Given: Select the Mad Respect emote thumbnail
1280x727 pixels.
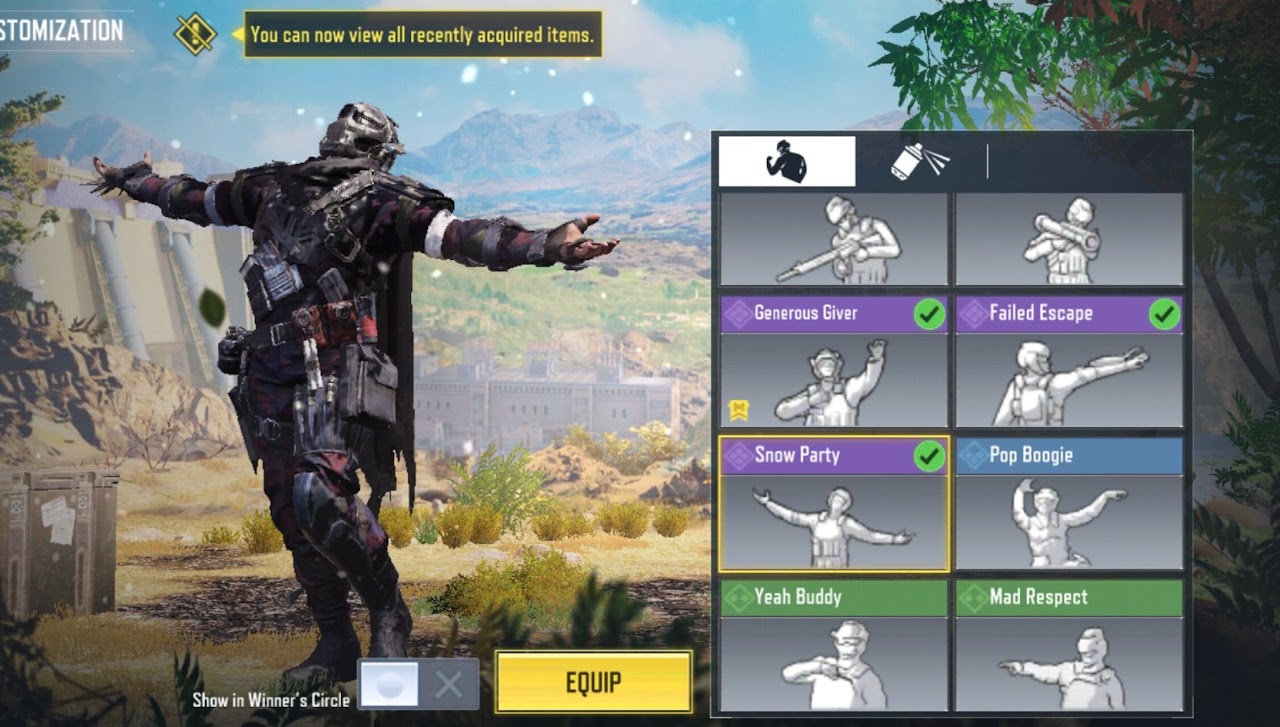Looking at the screenshot, I should (1068, 665).
